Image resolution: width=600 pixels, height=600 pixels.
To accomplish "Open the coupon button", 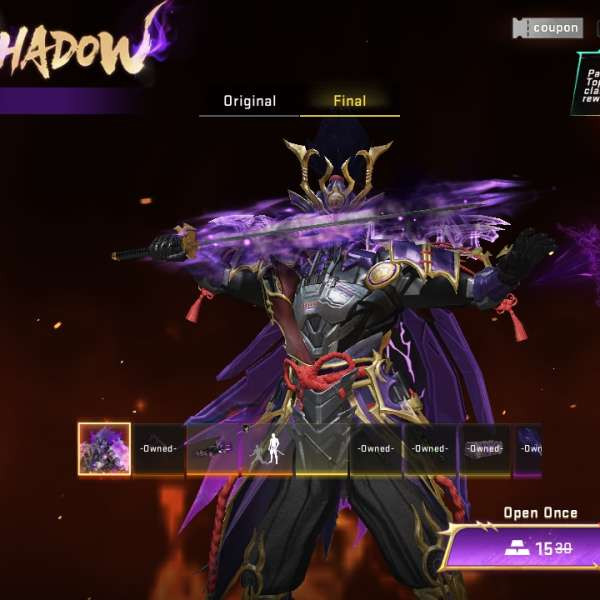I will pos(547,28).
